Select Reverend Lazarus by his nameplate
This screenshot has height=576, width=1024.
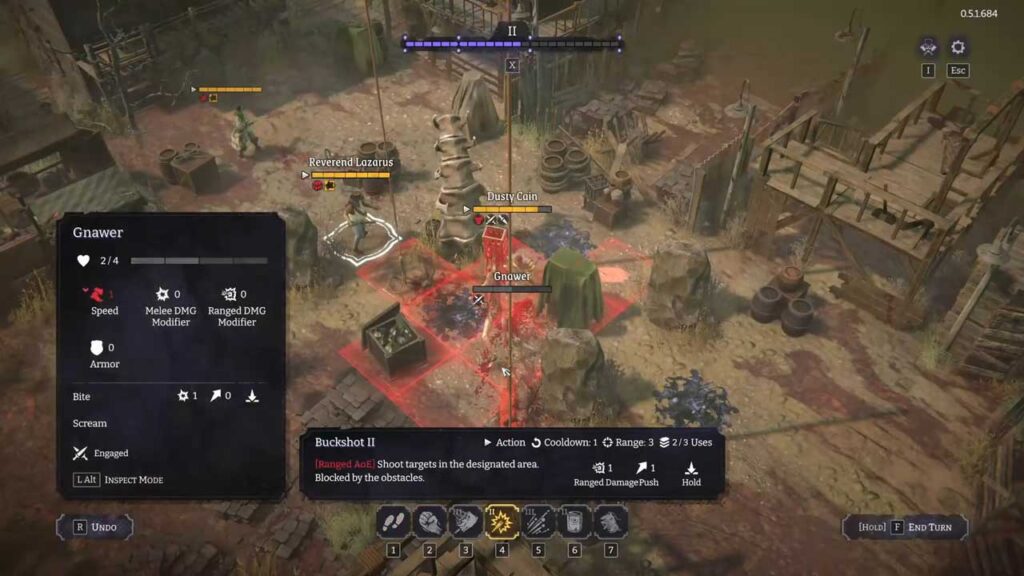350,162
